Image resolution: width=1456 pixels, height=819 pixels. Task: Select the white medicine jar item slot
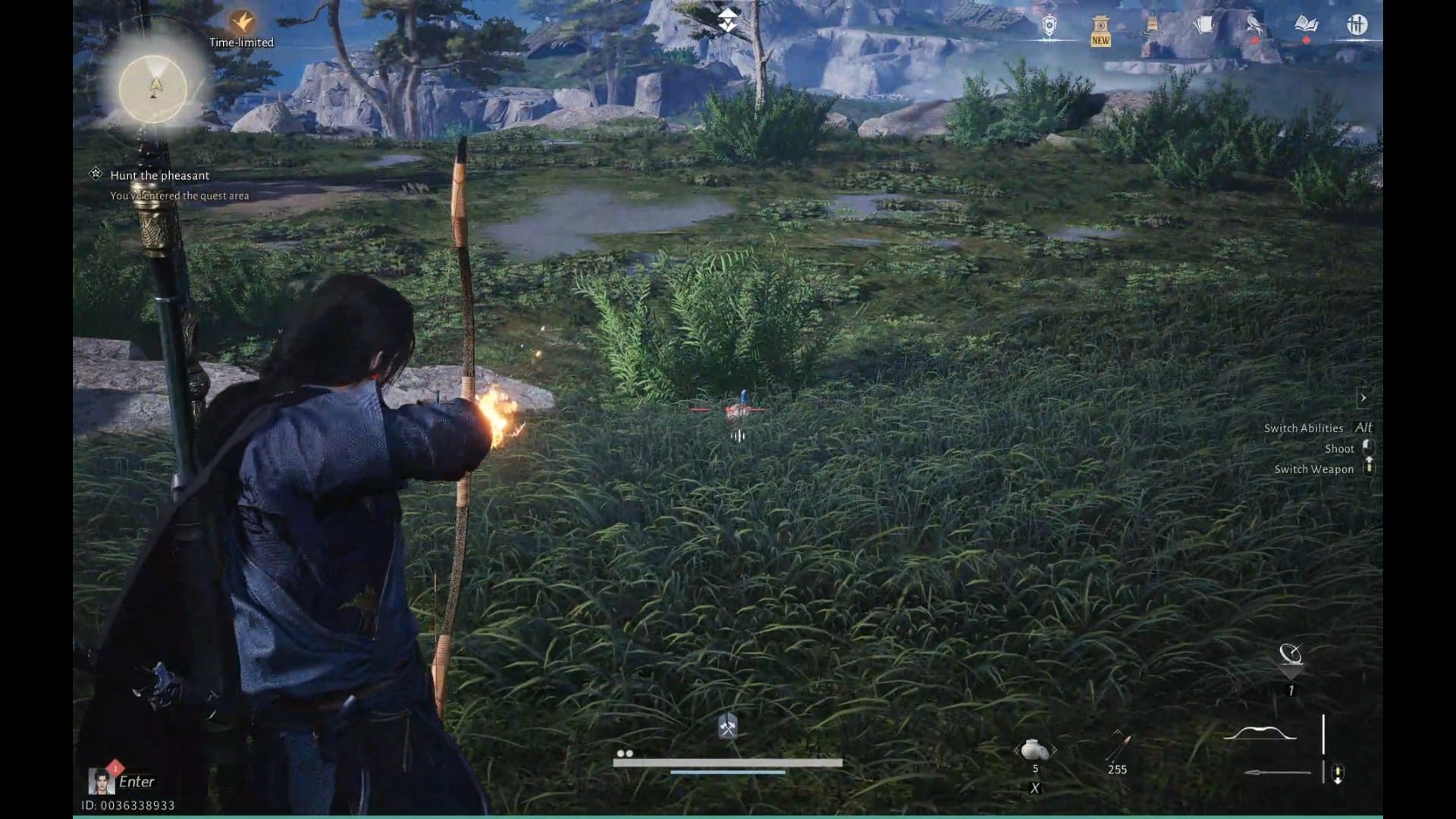pos(1035,751)
